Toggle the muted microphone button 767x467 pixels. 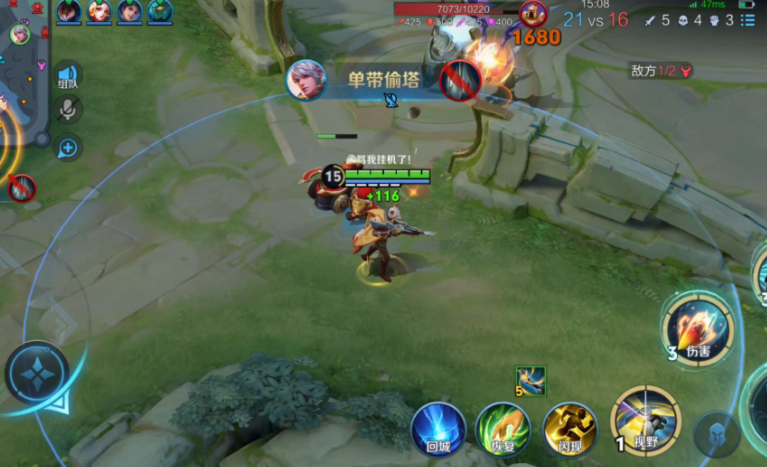[x=68, y=110]
